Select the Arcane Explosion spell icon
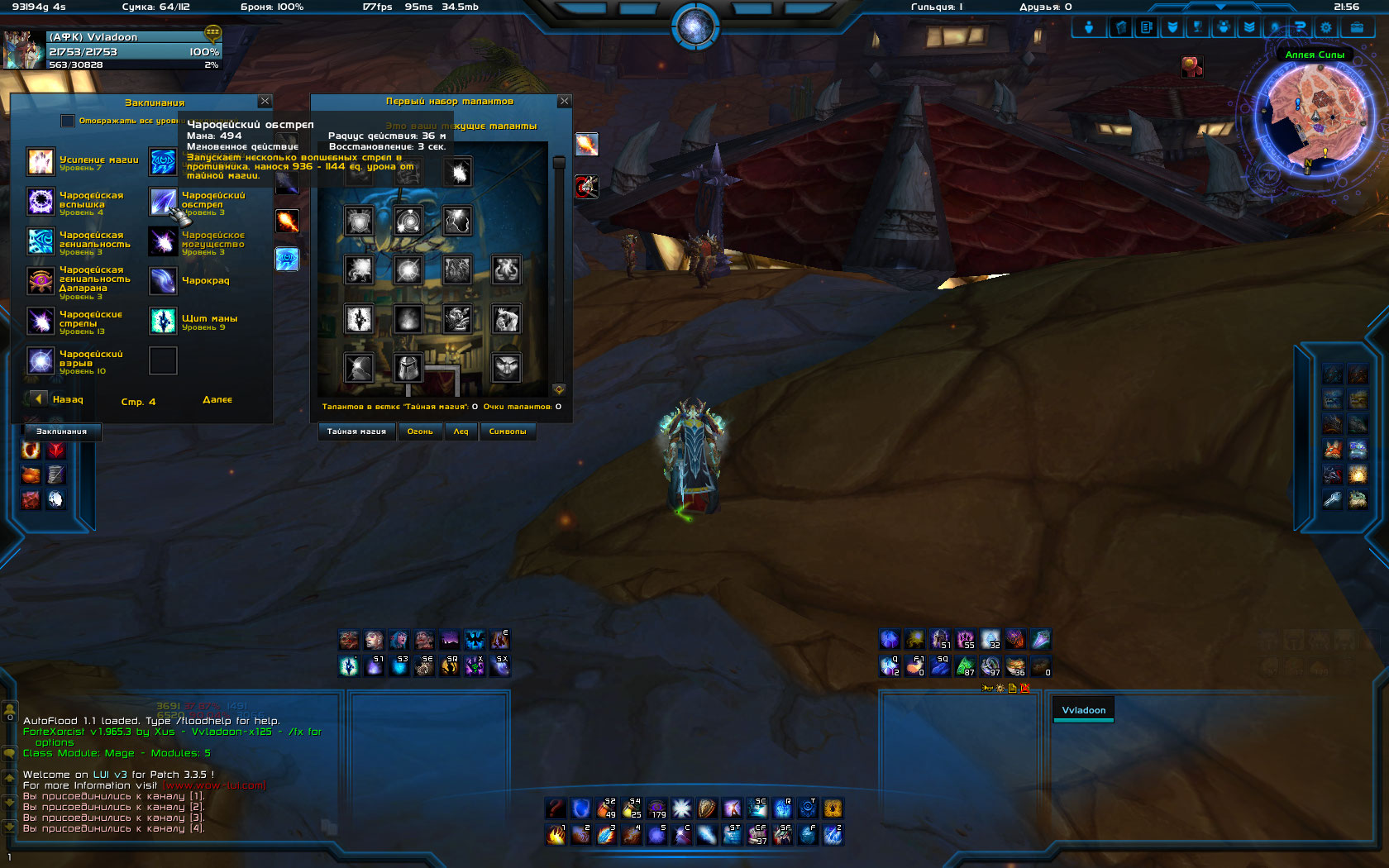The image size is (1389, 868). point(41,360)
